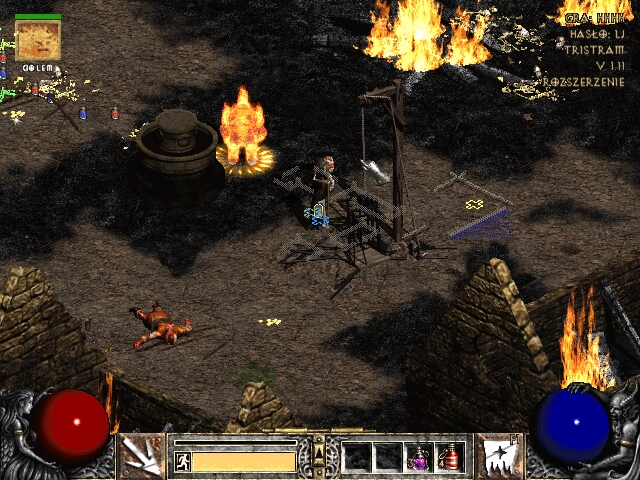Open the left mouse skill selector
Viewport: 640px width, 480px height.
[x=141, y=456]
